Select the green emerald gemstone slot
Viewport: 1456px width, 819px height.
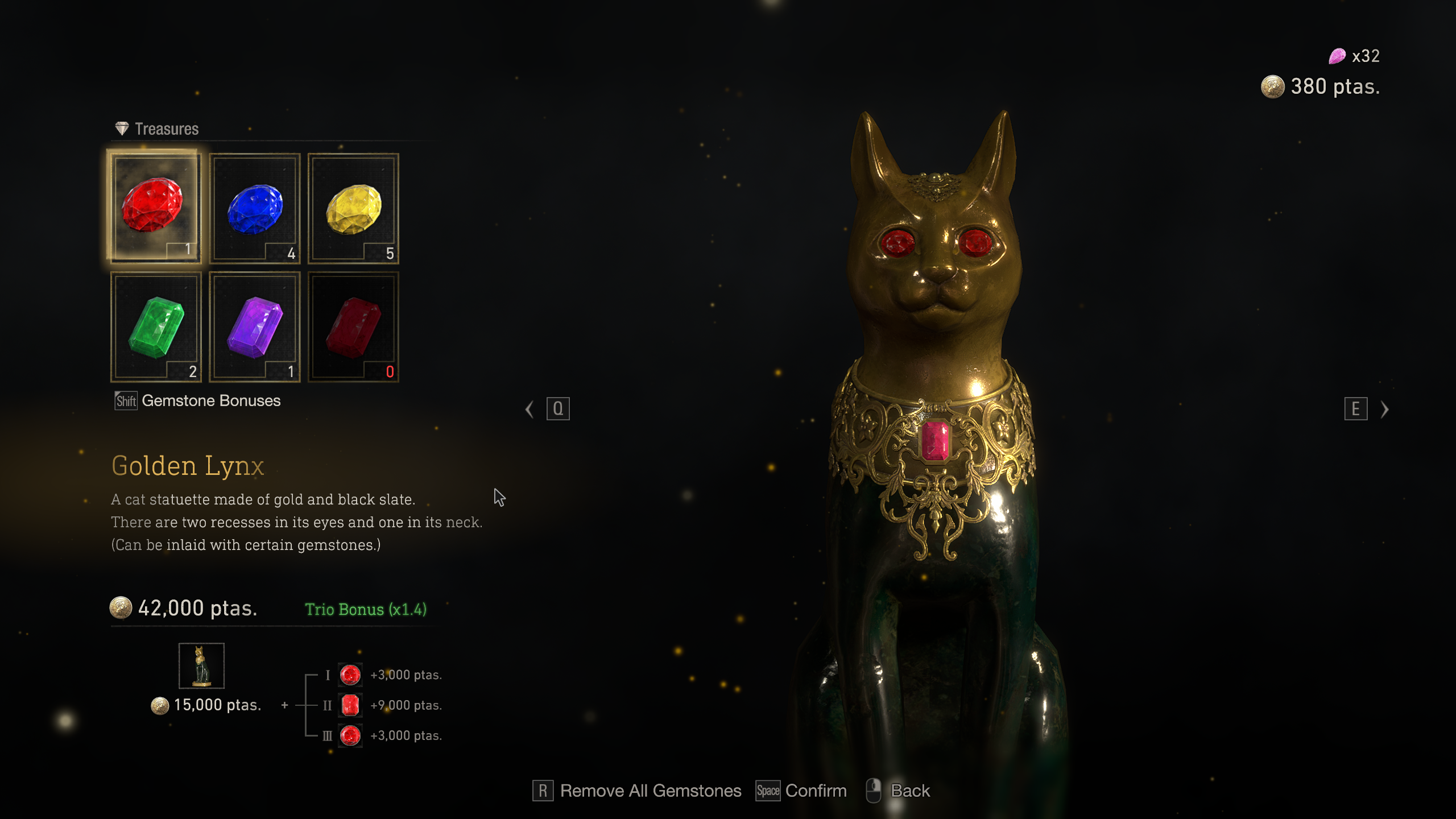(x=156, y=326)
